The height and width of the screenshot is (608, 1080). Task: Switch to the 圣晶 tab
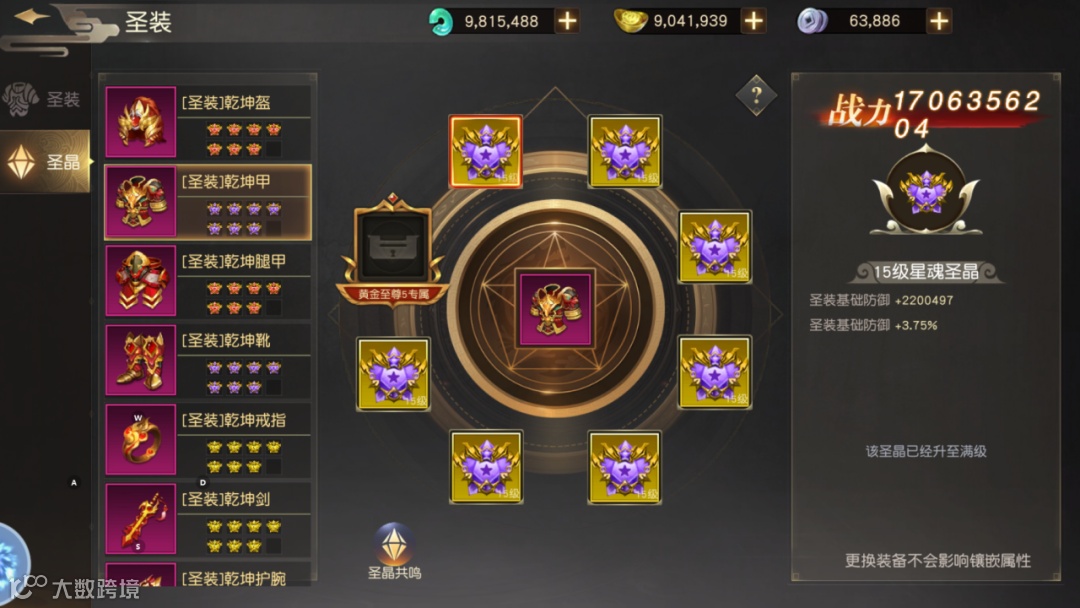[x=45, y=161]
